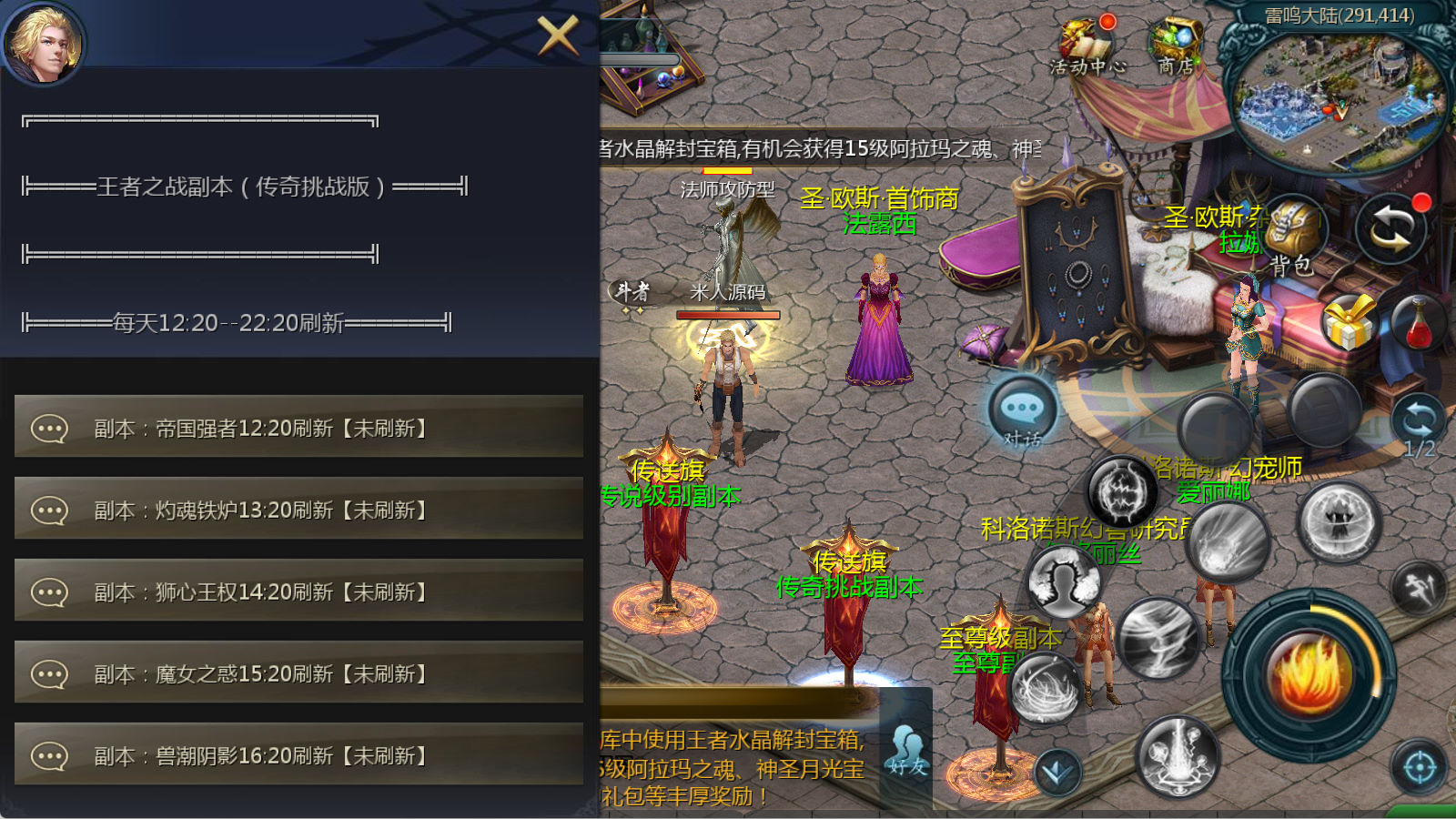Tap the circular swap arrows button

(1390, 229)
